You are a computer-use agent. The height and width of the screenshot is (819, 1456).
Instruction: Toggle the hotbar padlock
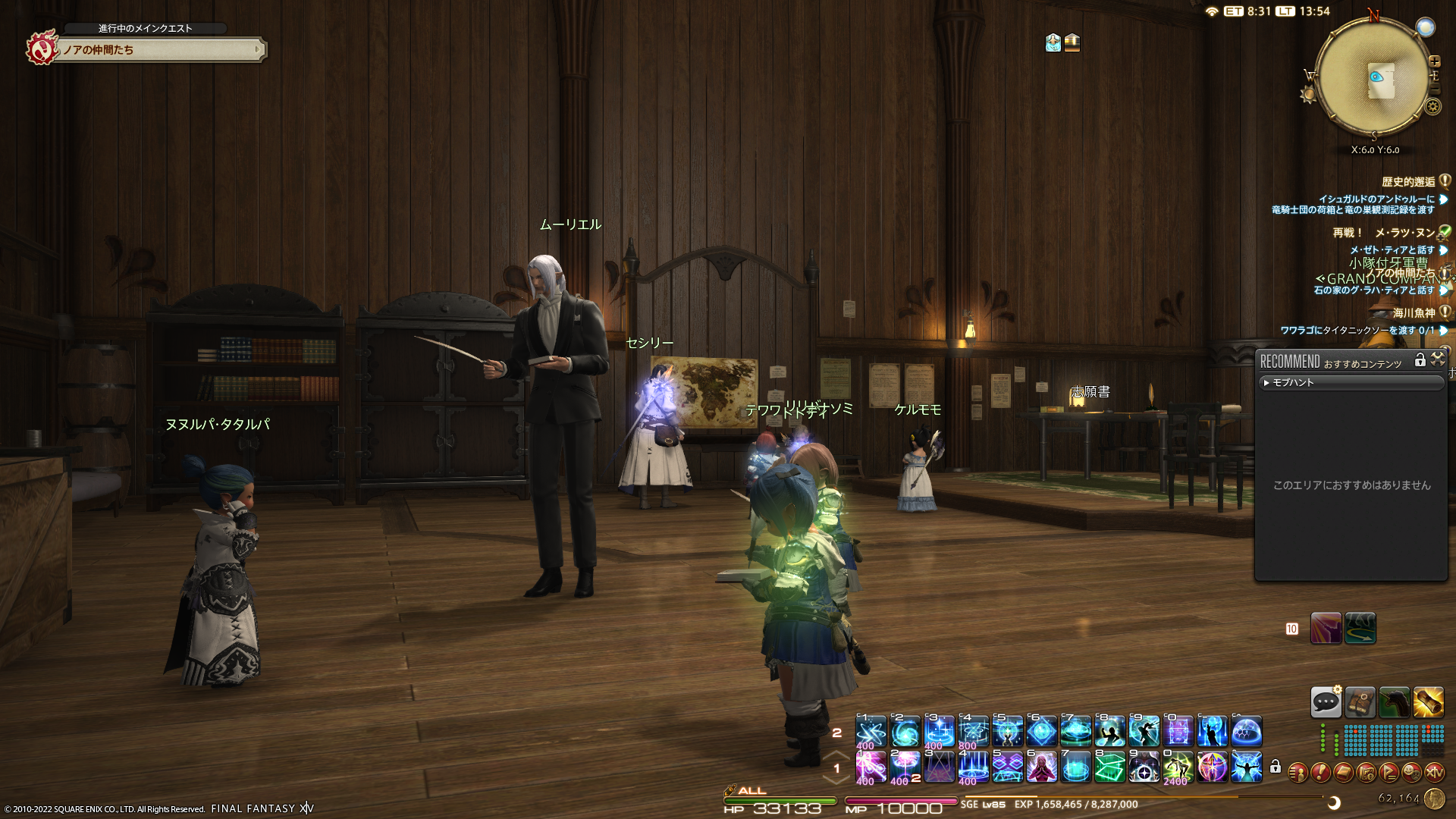(1276, 767)
